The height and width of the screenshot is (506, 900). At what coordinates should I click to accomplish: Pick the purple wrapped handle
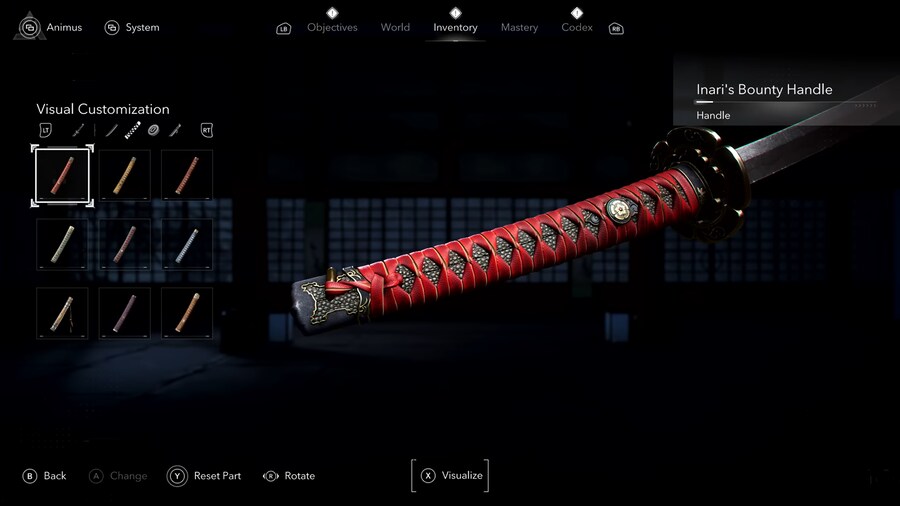(124, 313)
